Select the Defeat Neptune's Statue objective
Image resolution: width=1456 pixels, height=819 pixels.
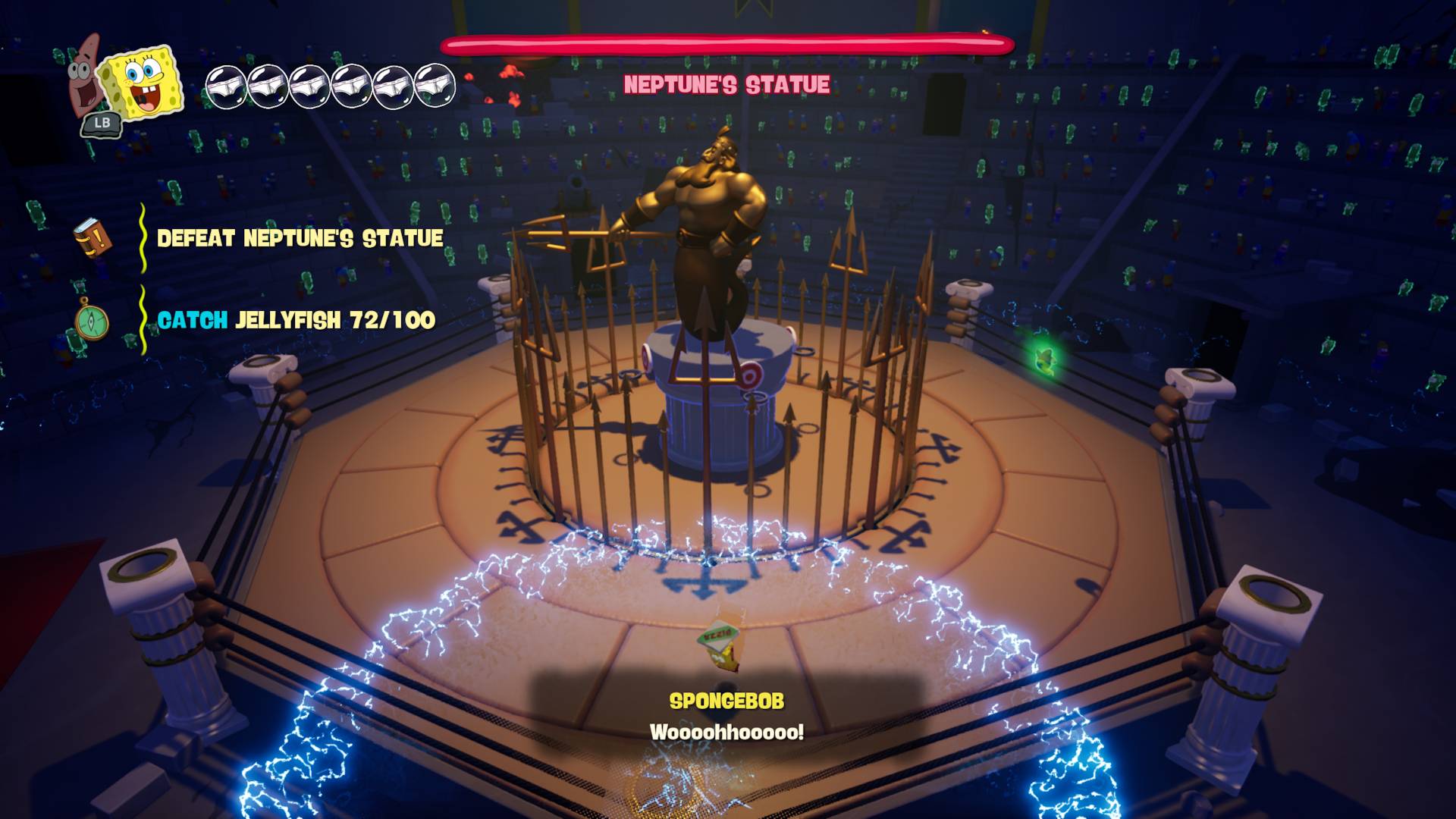(300, 239)
